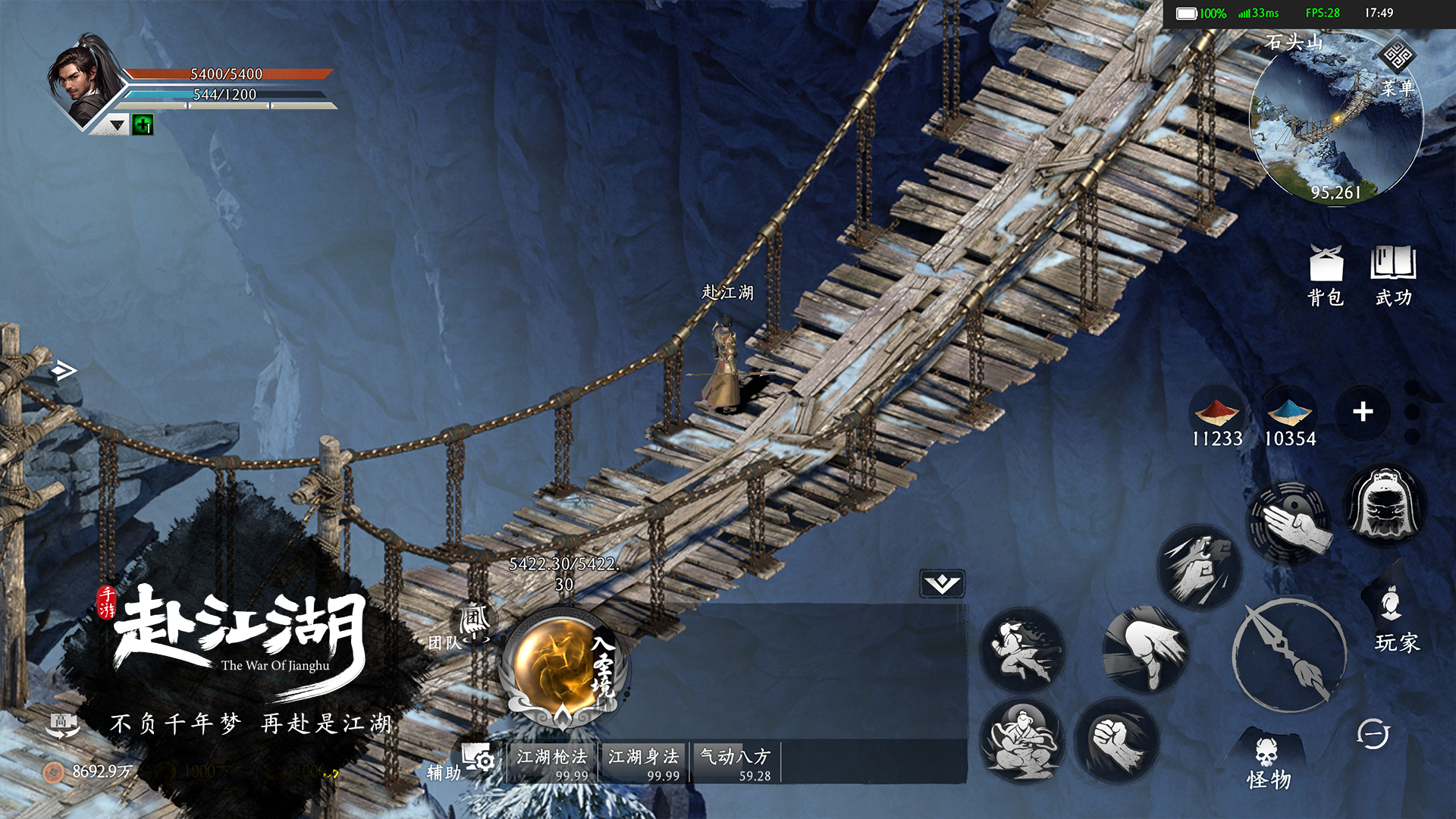The height and width of the screenshot is (819, 1456).
Task: Switch target mode to 怪物
Action: pyautogui.click(x=1268, y=762)
